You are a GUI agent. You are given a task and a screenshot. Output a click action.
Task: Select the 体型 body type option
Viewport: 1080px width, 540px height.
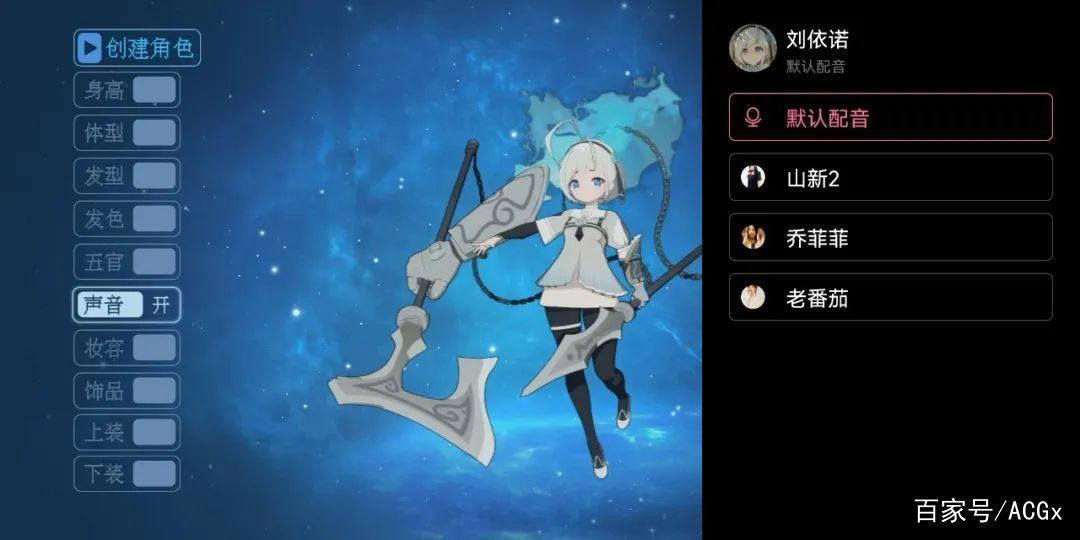pos(127,133)
